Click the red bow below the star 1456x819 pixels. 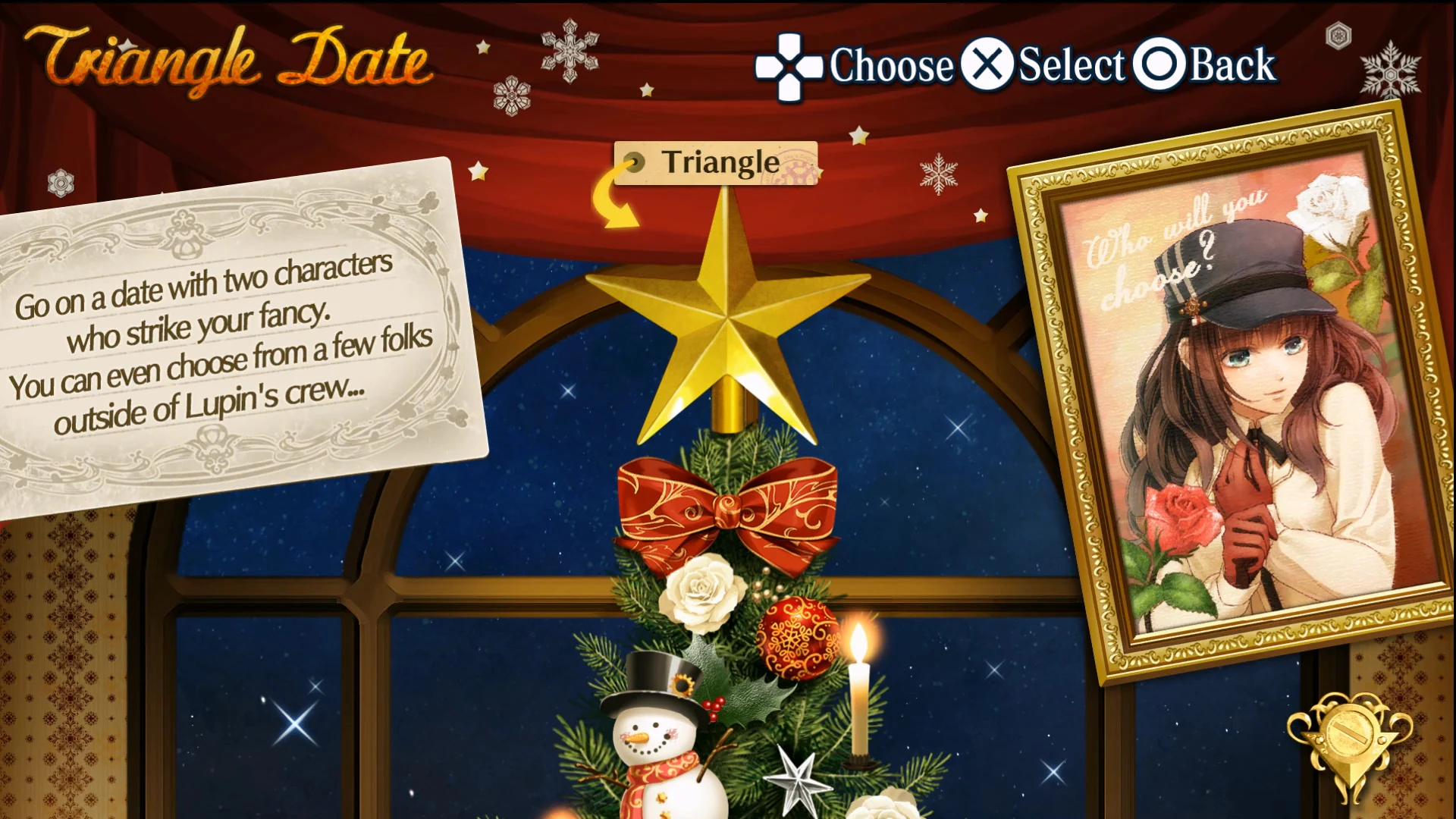pyautogui.click(x=730, y=508)
